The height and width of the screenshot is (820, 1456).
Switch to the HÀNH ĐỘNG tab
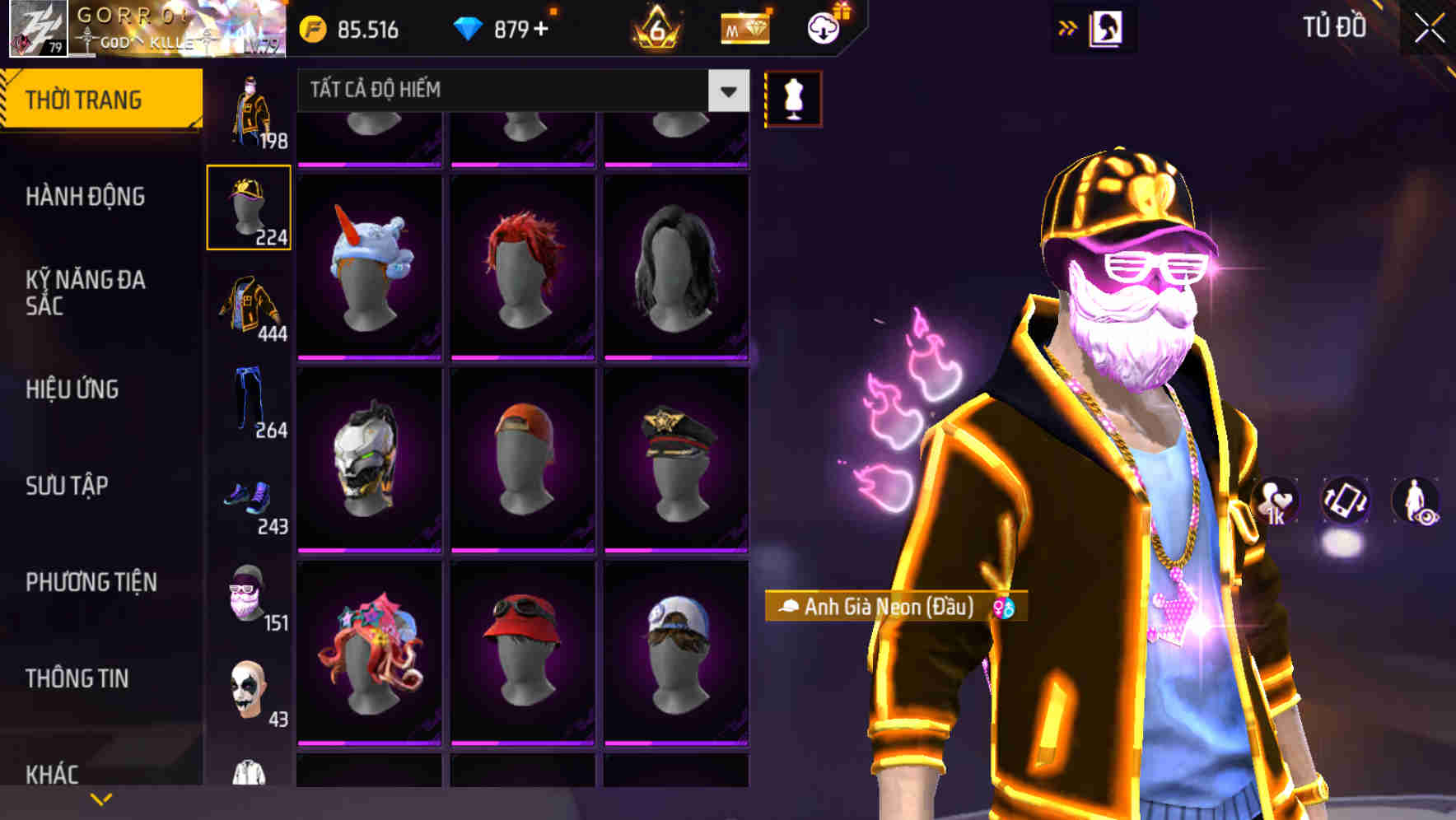tap(86, 198)
